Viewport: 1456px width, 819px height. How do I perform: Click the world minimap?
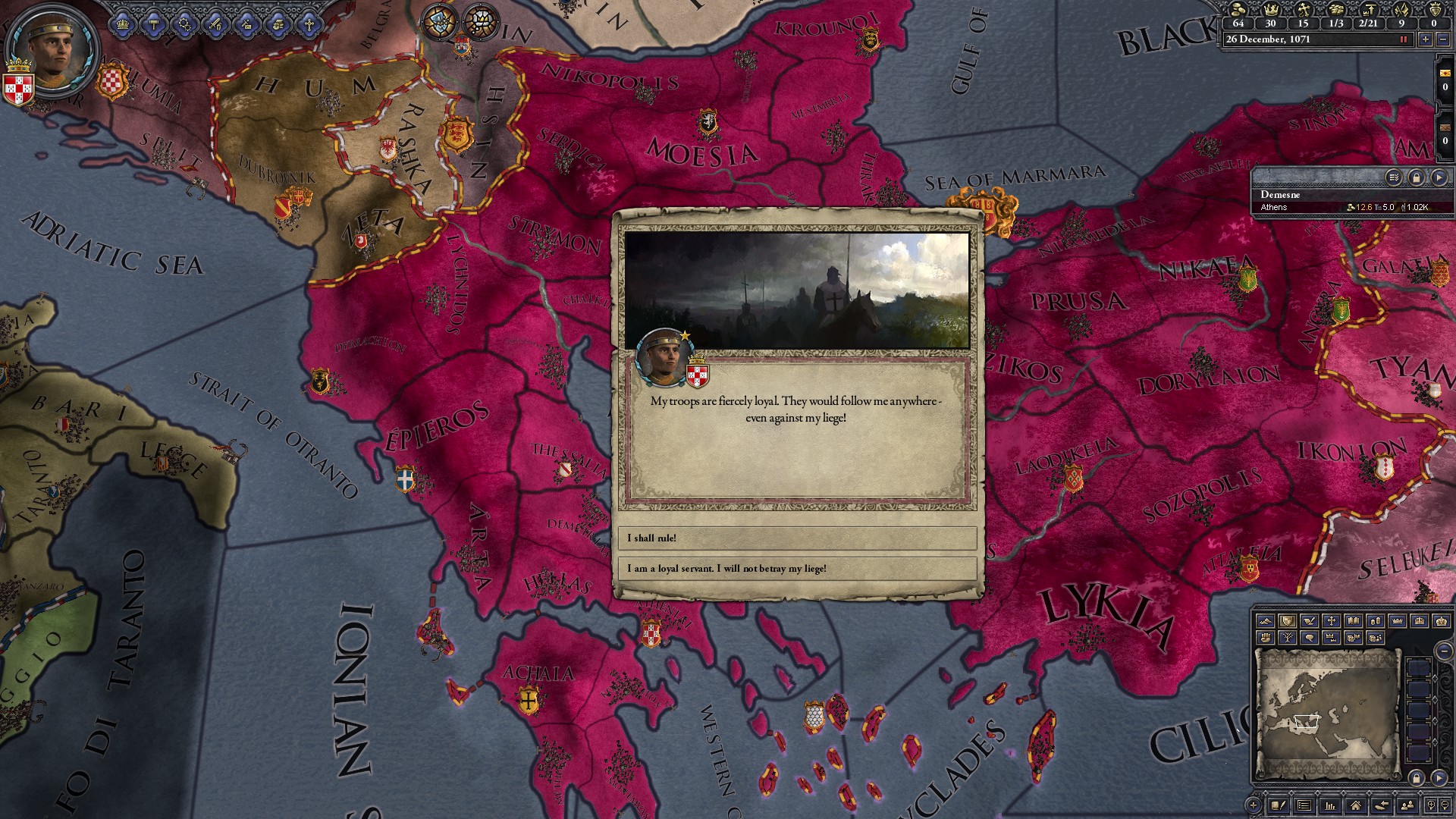(x=1327, y=713)
